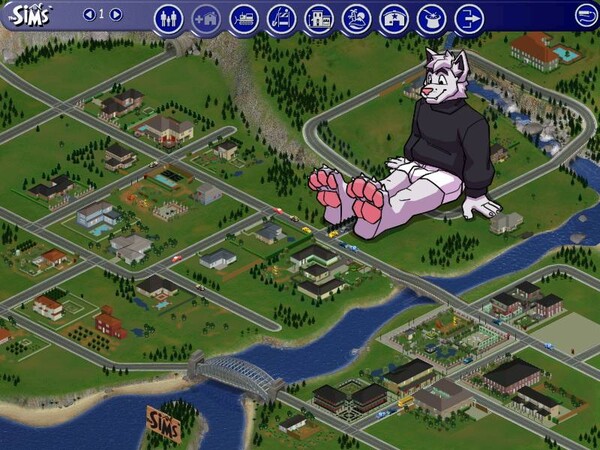
Task: Open the options button at toolbar's right end
Action: (x=586, y=14)
